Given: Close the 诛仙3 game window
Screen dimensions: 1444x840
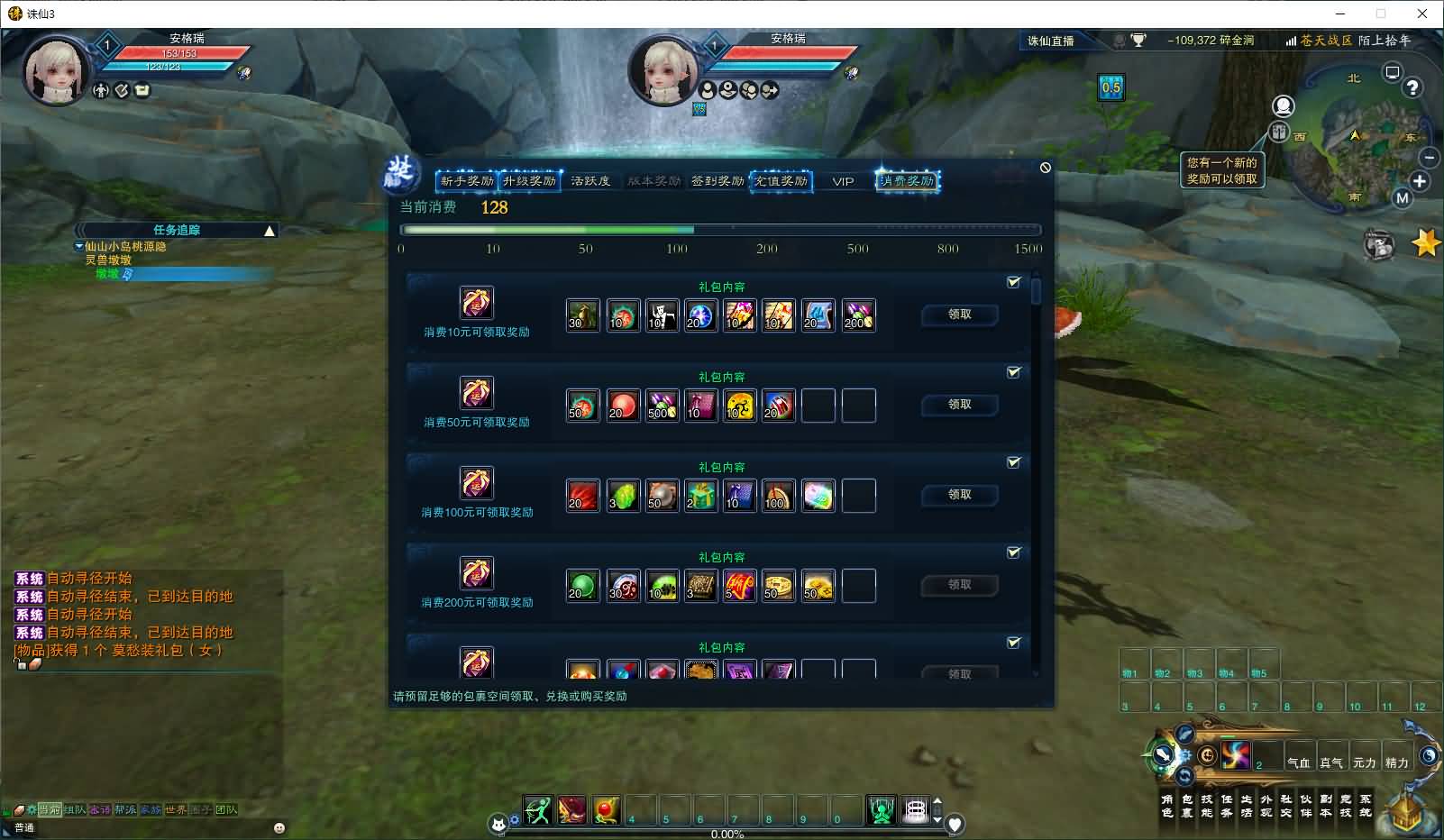Looking at the screenshot, I should click(x=1422, y=14).
